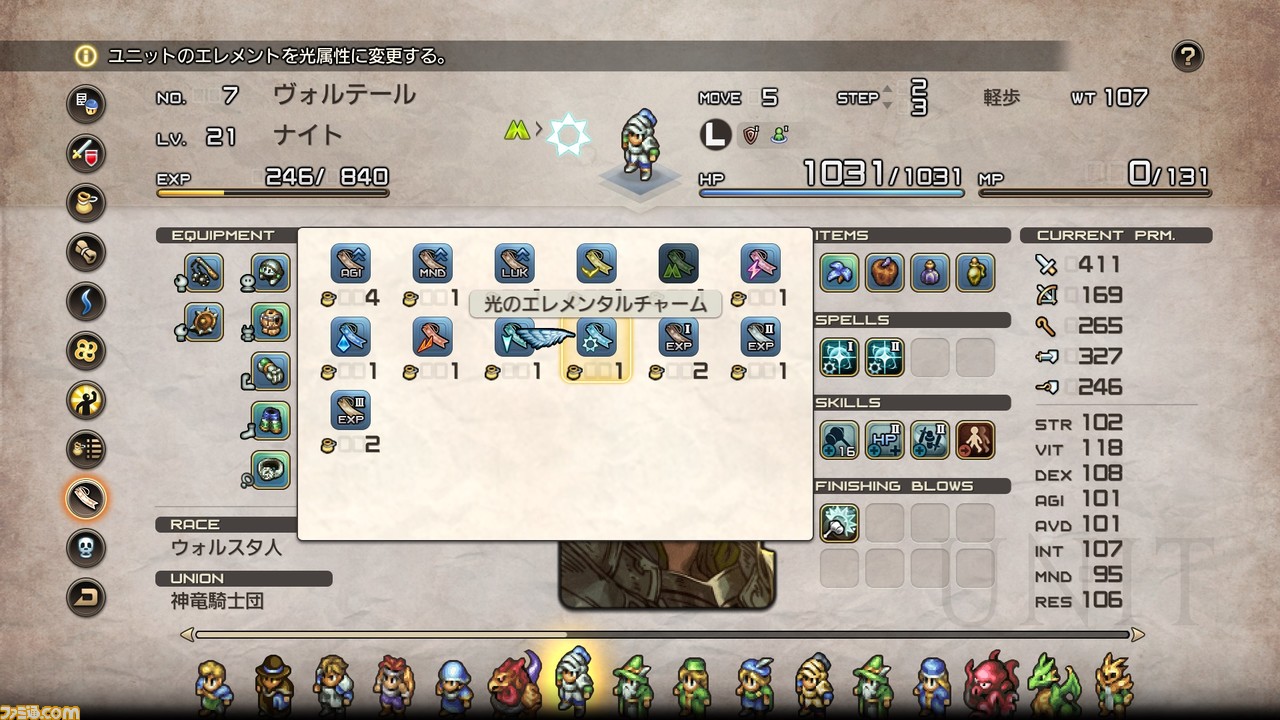
Task: Click the L leader badge
Action: (x=714, y=134)
